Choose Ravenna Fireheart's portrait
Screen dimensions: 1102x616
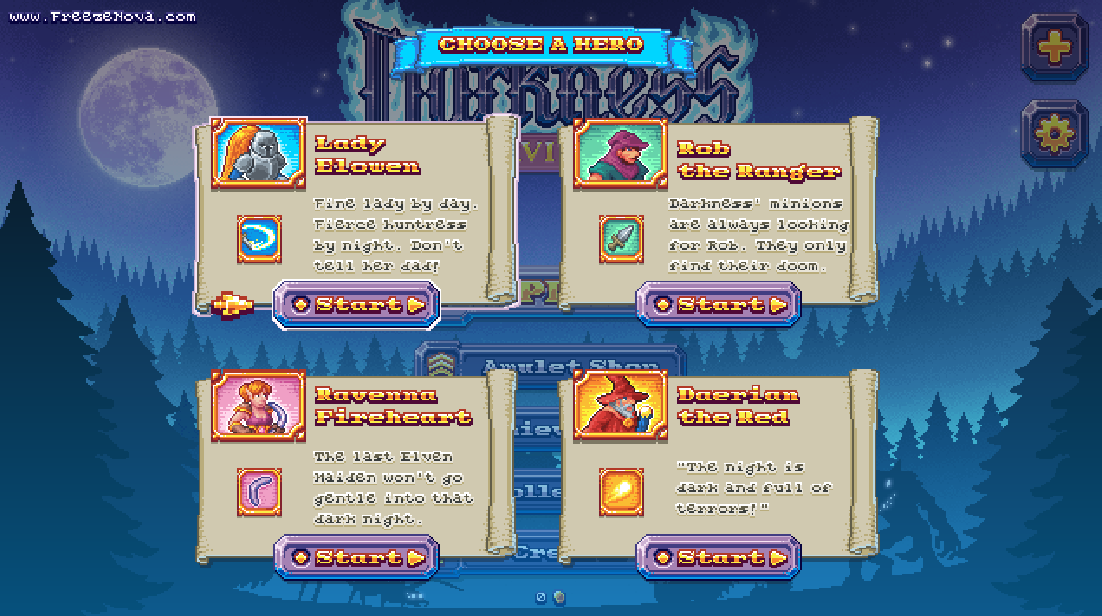258,406
